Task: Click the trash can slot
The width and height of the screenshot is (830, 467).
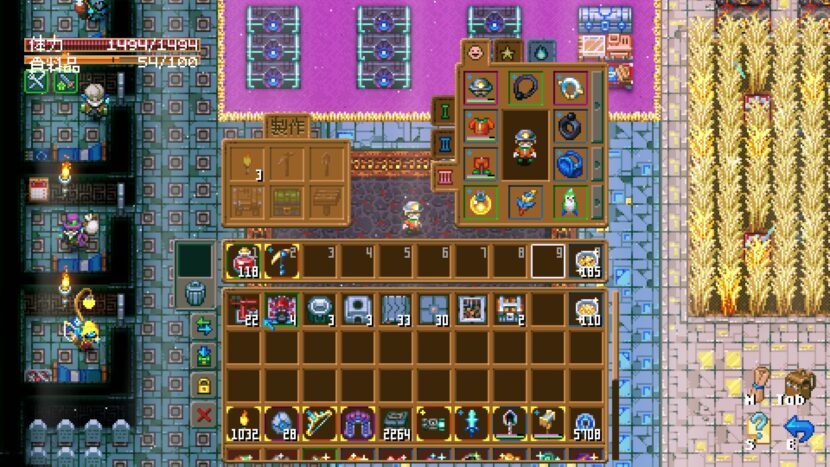Action: [x=196, y=294]
